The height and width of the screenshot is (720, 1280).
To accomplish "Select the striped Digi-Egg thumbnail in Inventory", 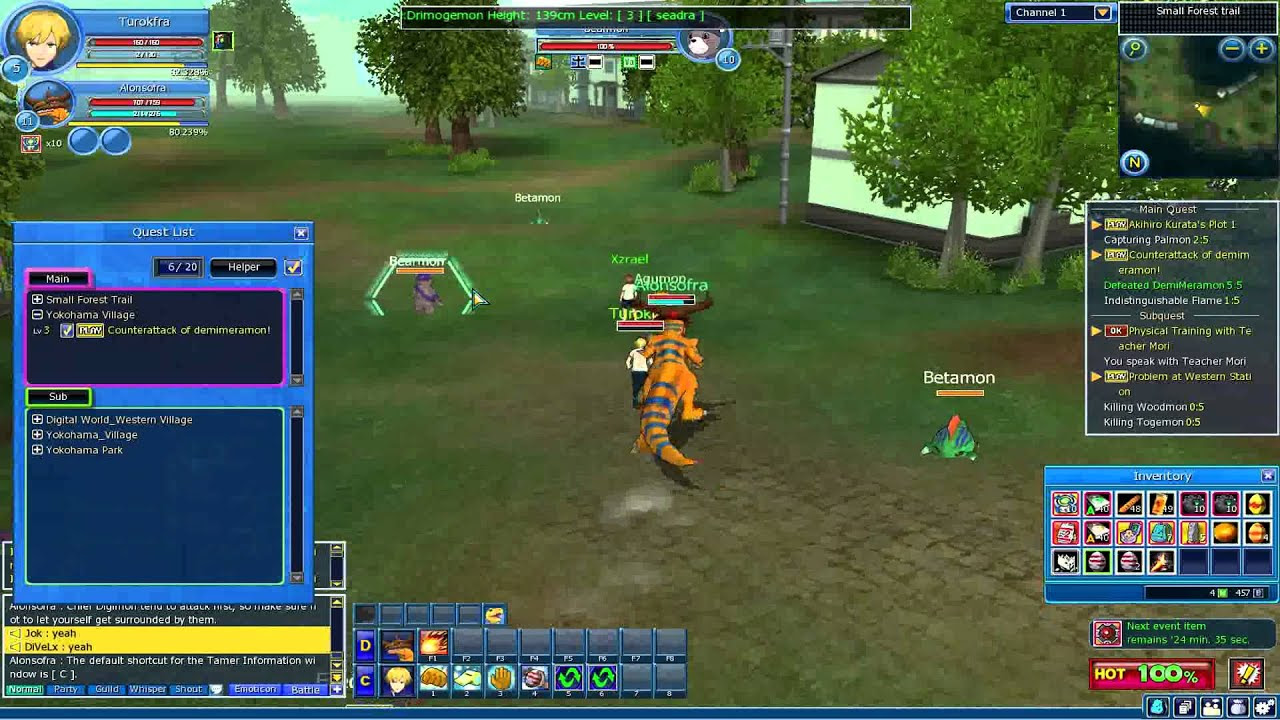I will [1096, 561].
